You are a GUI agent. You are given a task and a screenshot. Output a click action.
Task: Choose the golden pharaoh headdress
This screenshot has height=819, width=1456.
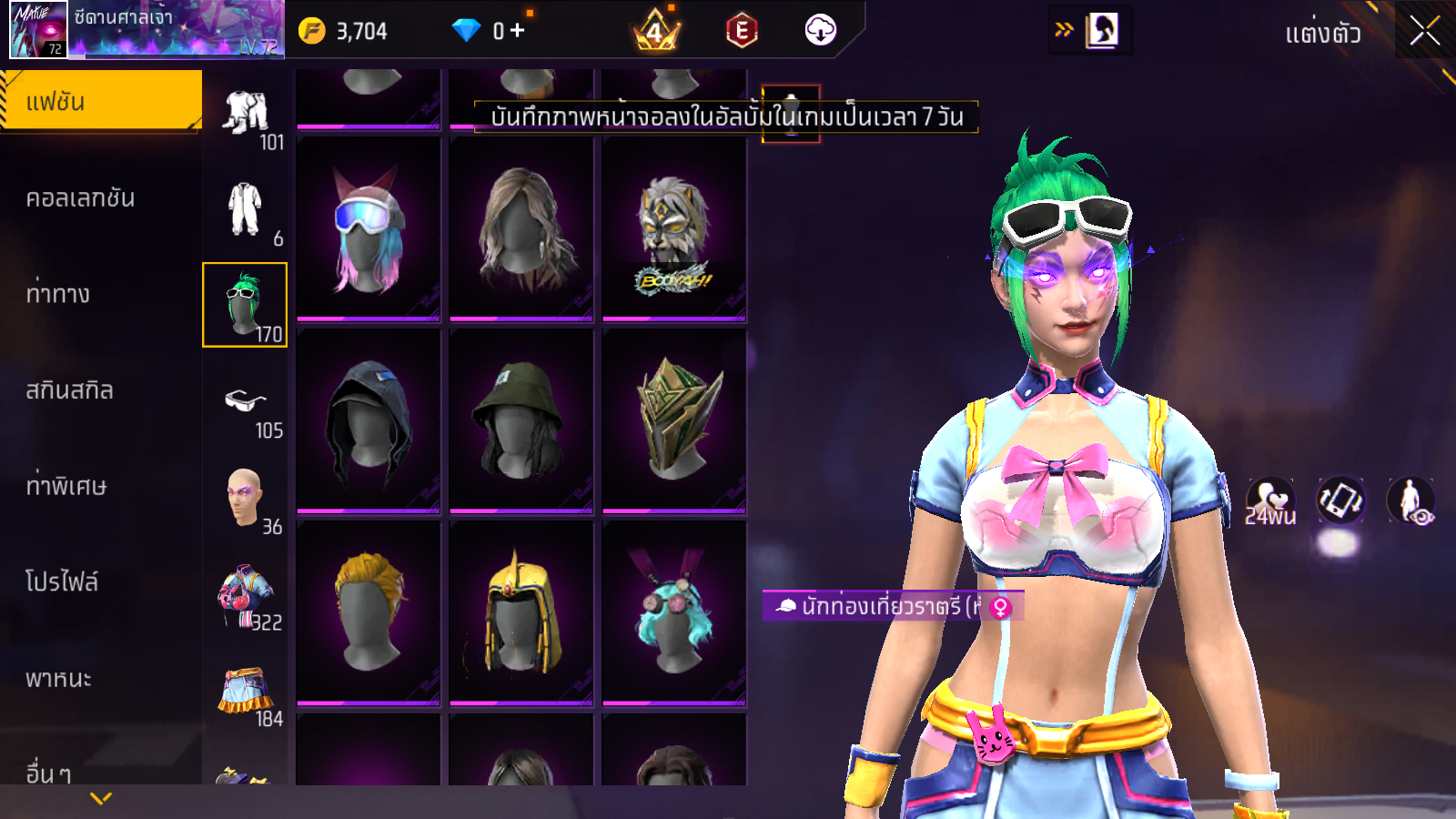[521, 612]
